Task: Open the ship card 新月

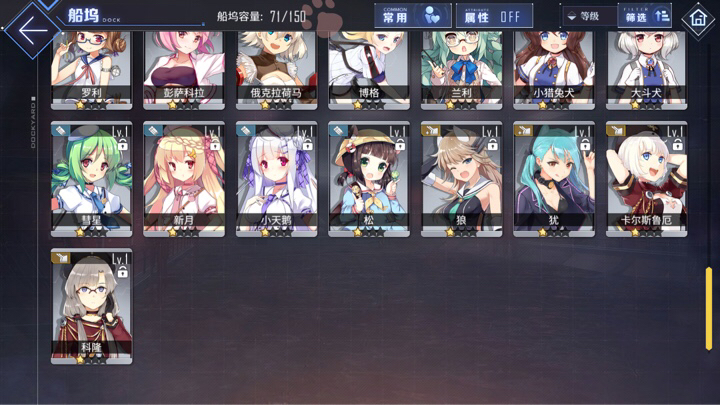Action: click(184, 178)
